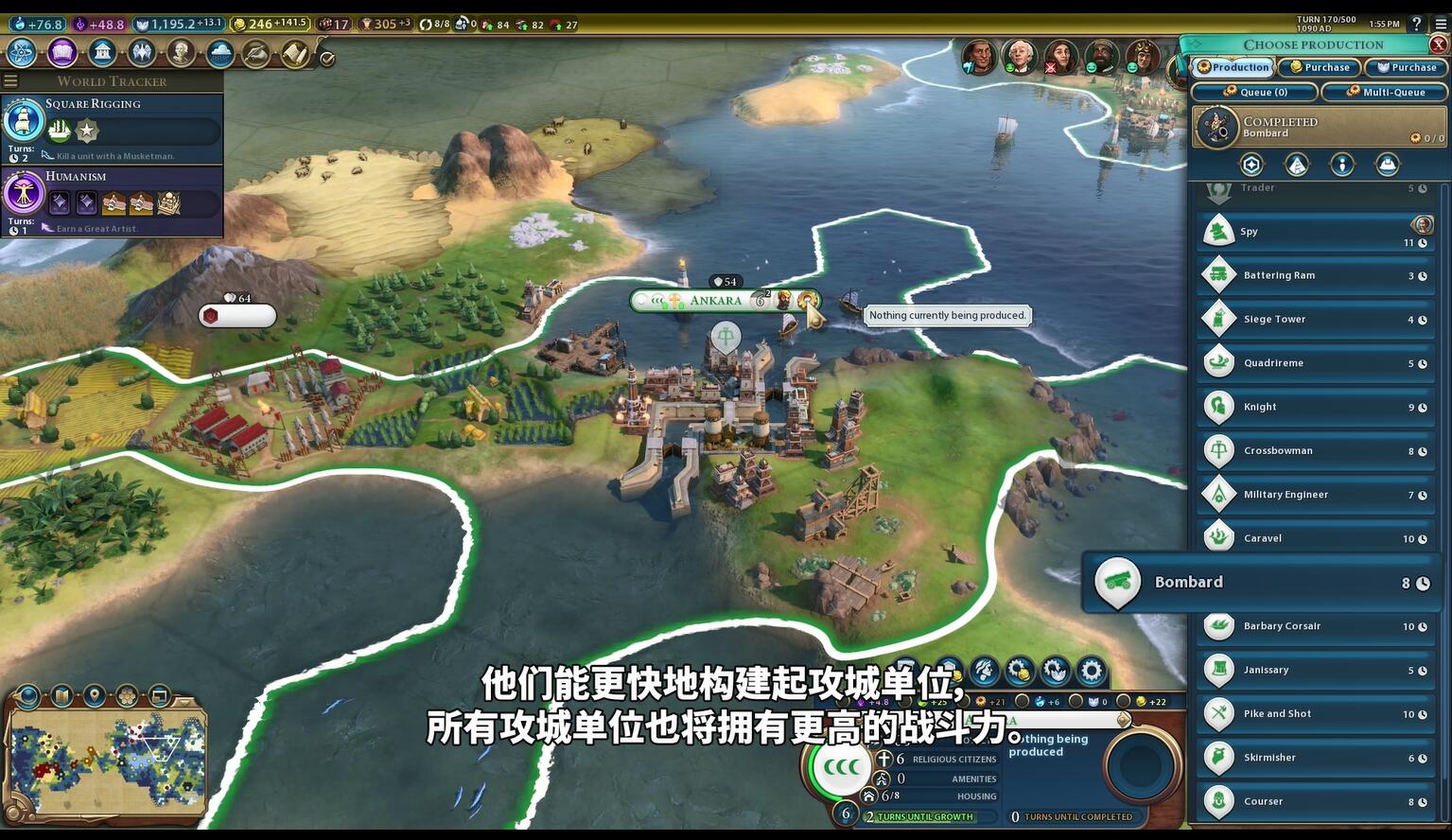
Task: Collapse the World Tracker panel
Action: [10, 80]
